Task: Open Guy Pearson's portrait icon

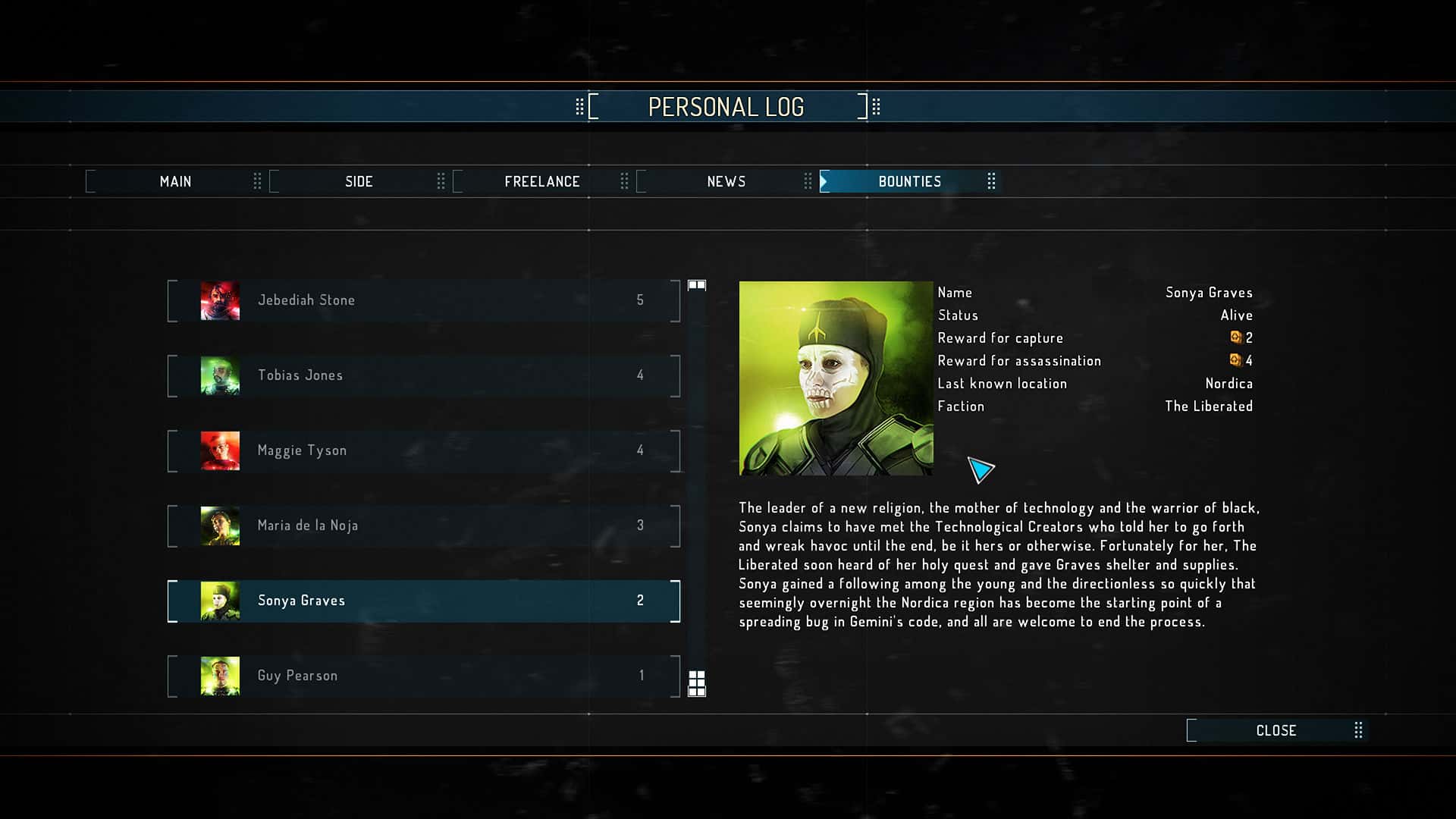Action: pos(220,675)
